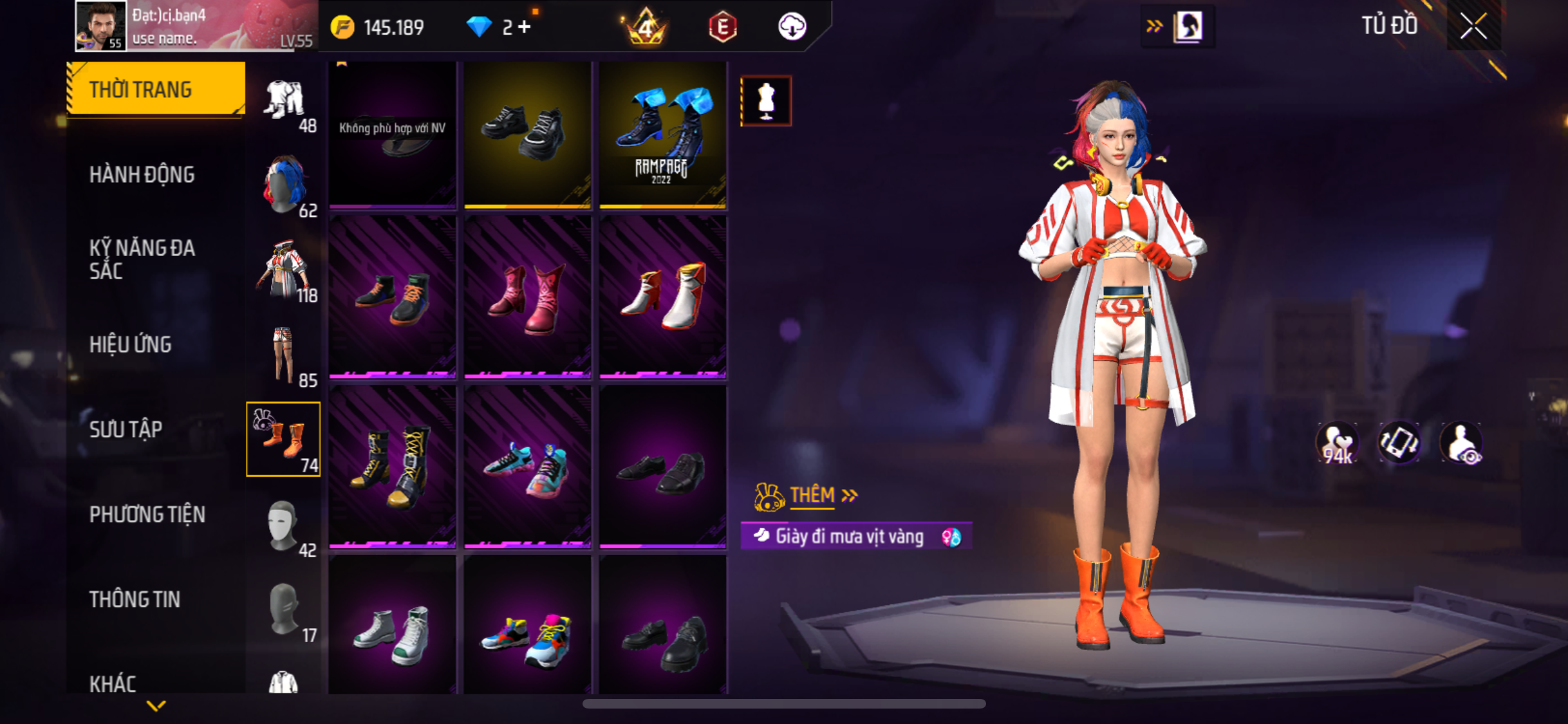Image resolution: width=1568 pixels, height=724 pixels.
Task: Open the player profile avatar
Action: click(x=100, y=26)
